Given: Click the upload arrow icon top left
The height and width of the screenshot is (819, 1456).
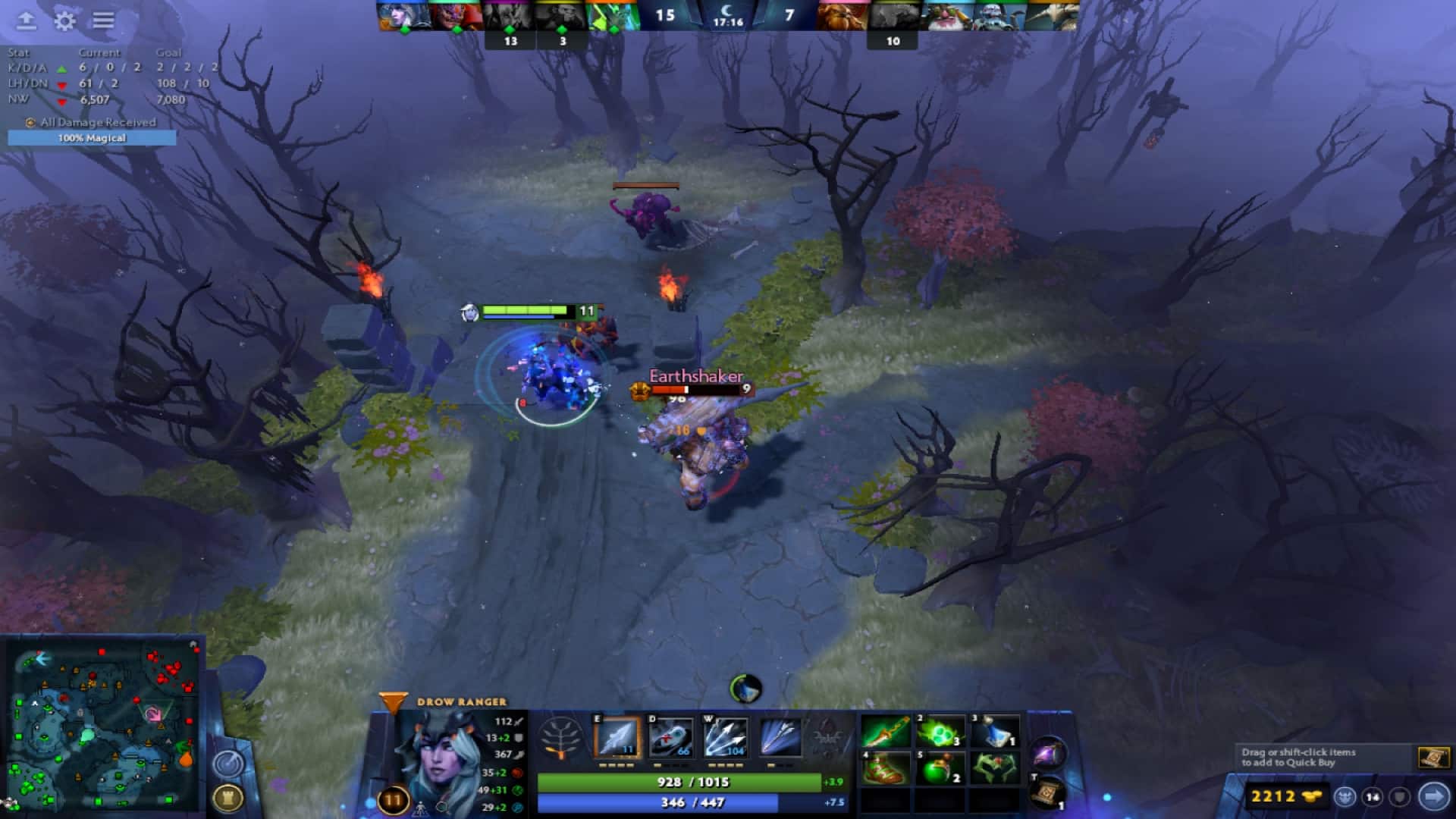Looking at the screenshot, I should tap(26, 21).
